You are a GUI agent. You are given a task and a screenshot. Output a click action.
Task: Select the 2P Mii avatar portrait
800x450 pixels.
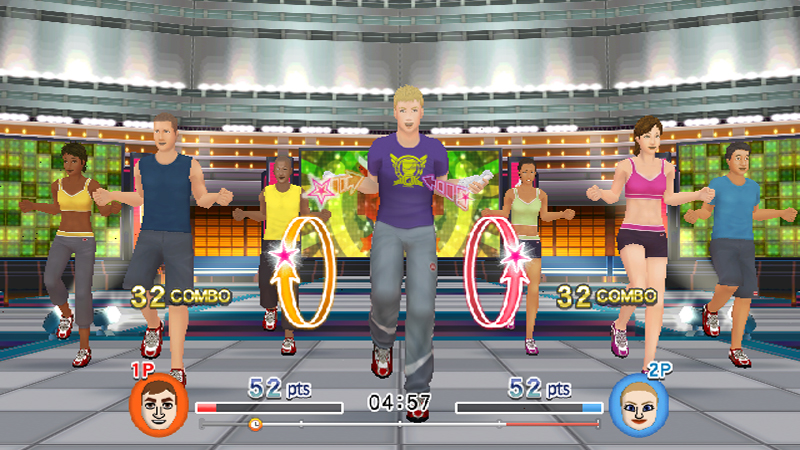(x=633, y=401)
